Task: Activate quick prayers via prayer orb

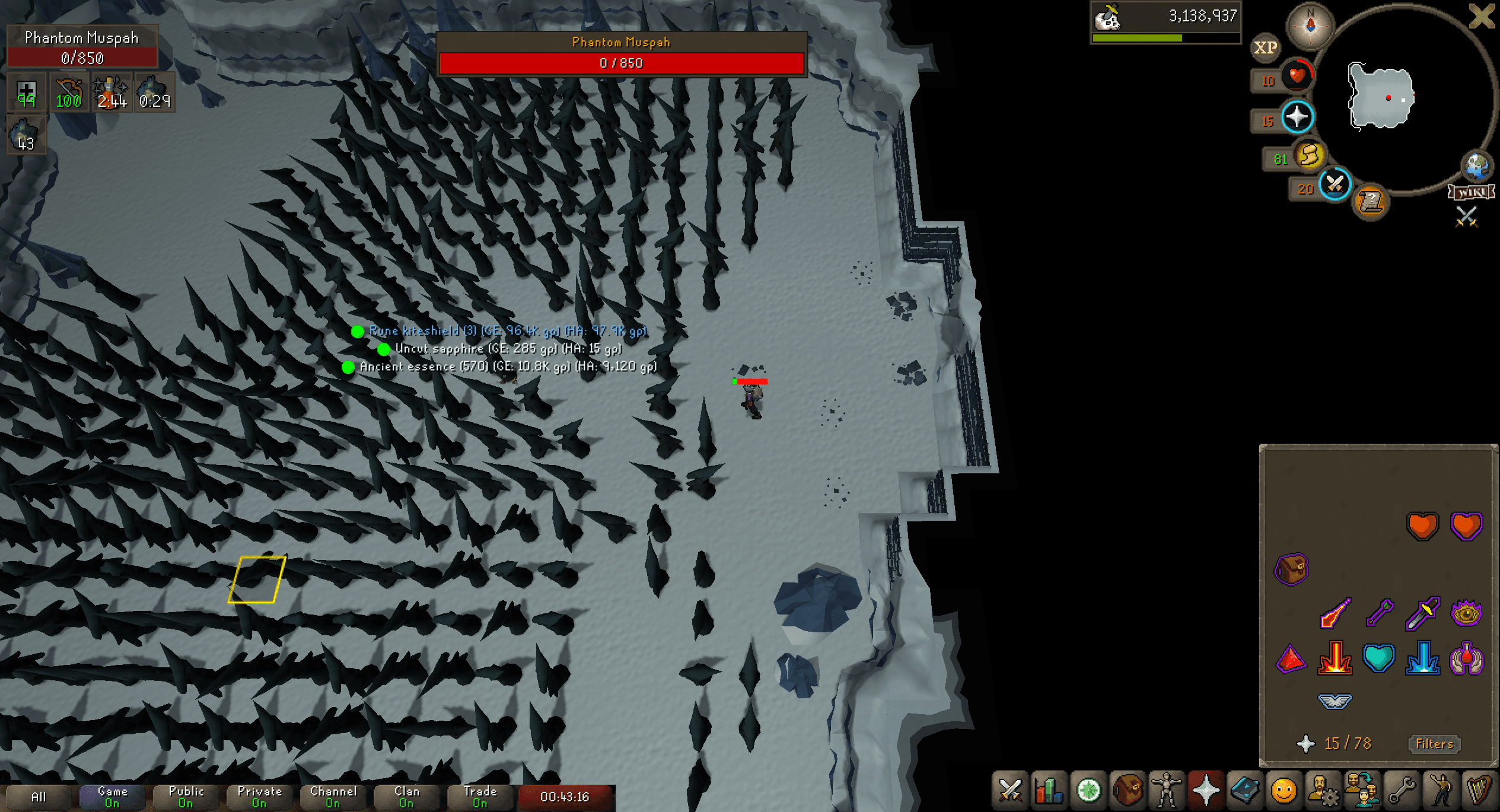Action: tap(1296, 117)
